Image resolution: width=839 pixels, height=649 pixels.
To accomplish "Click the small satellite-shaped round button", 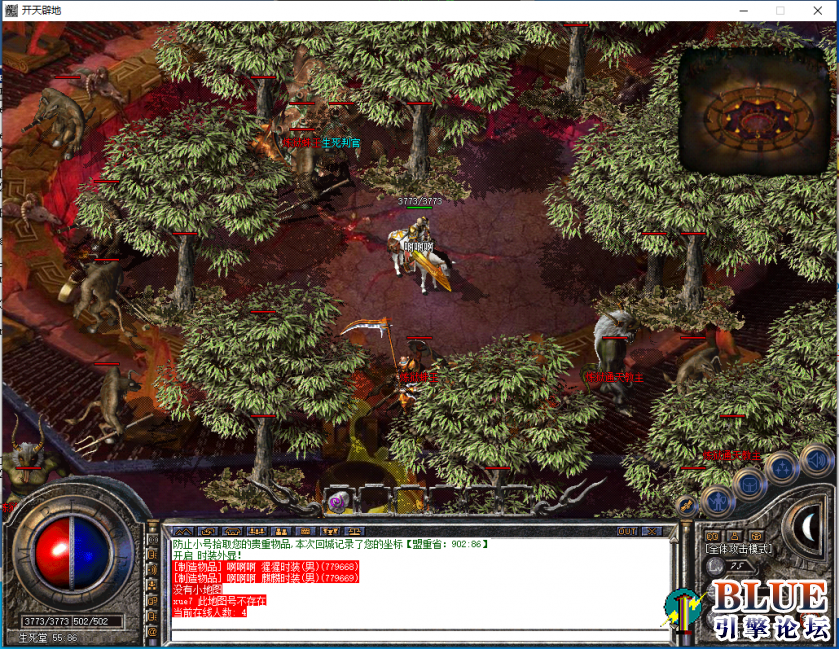I will coord(686,506).
